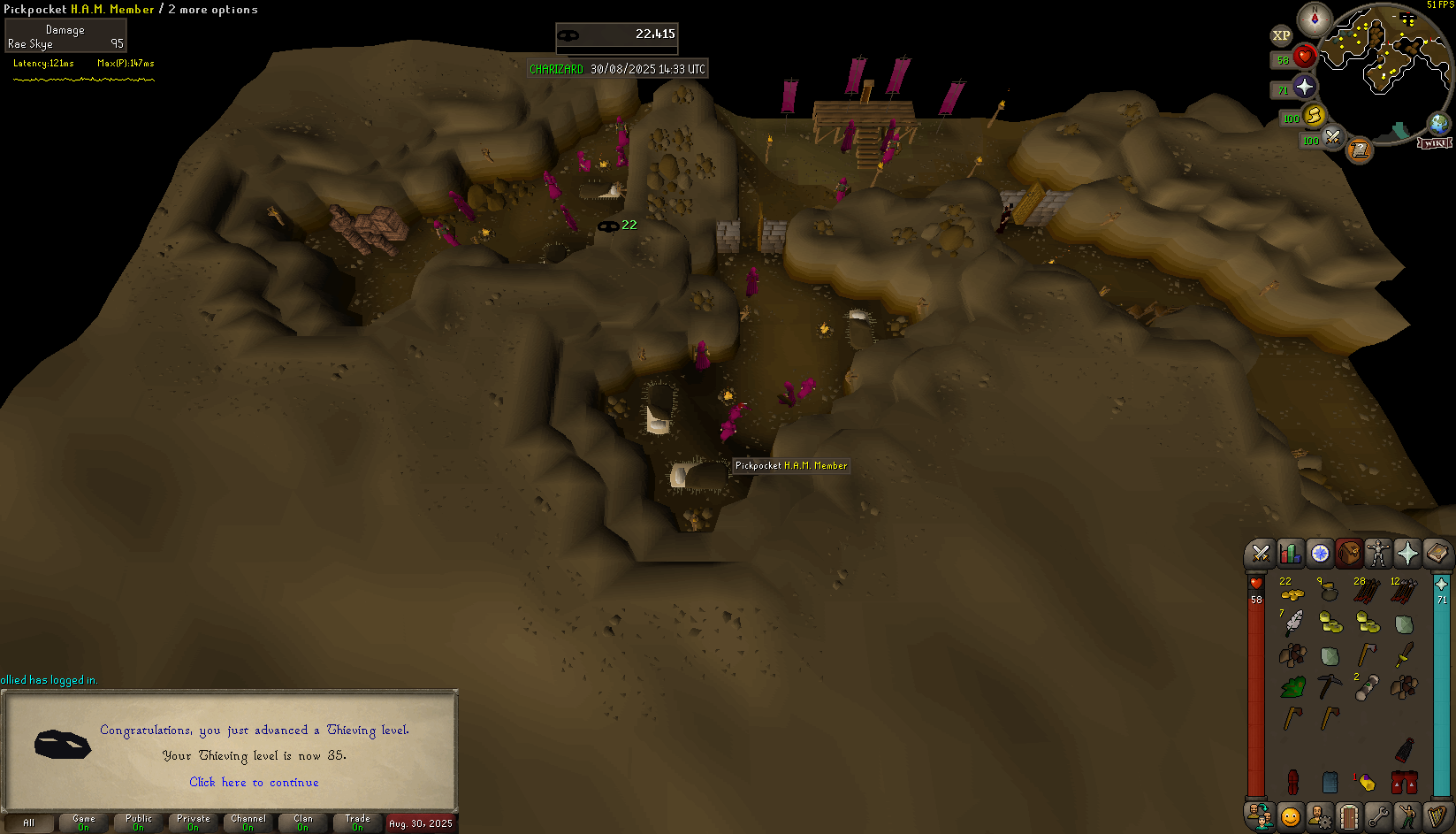Open the world map globe
The image size is (1456, 834).
[1438, 124]
